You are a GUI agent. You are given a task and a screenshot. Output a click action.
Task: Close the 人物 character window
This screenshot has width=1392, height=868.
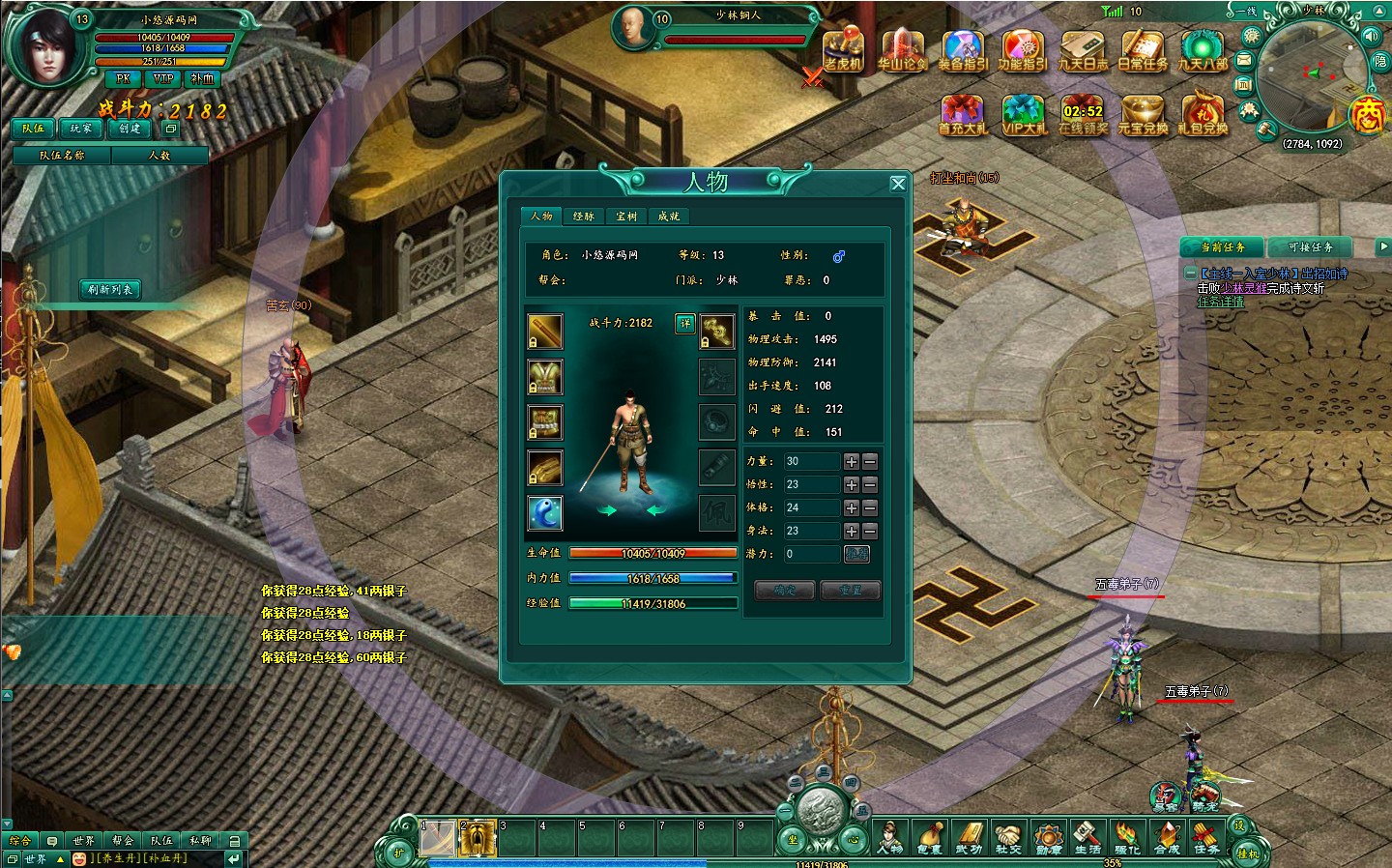pyautogui.click(x=898, y=184)
